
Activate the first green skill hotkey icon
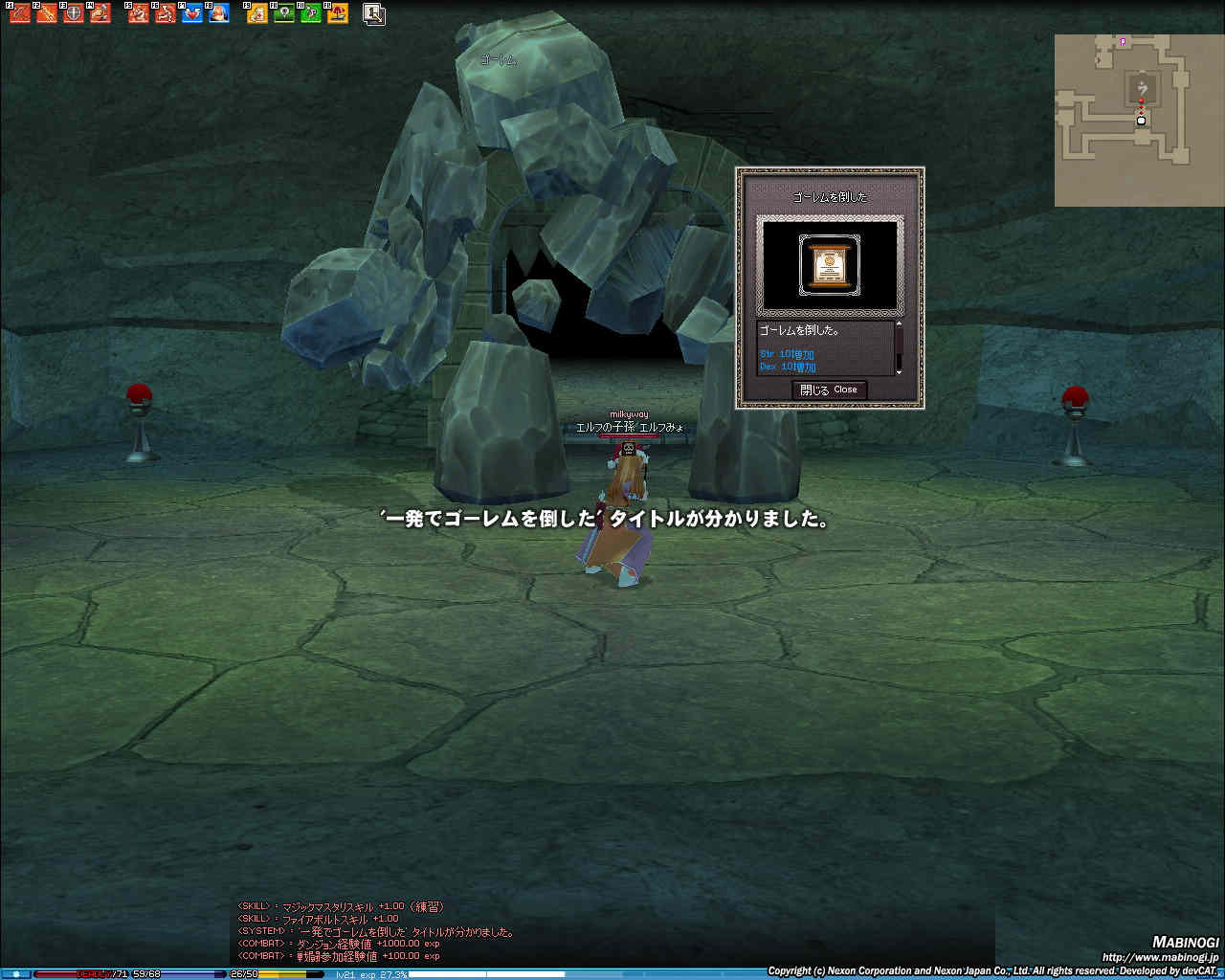284,13
